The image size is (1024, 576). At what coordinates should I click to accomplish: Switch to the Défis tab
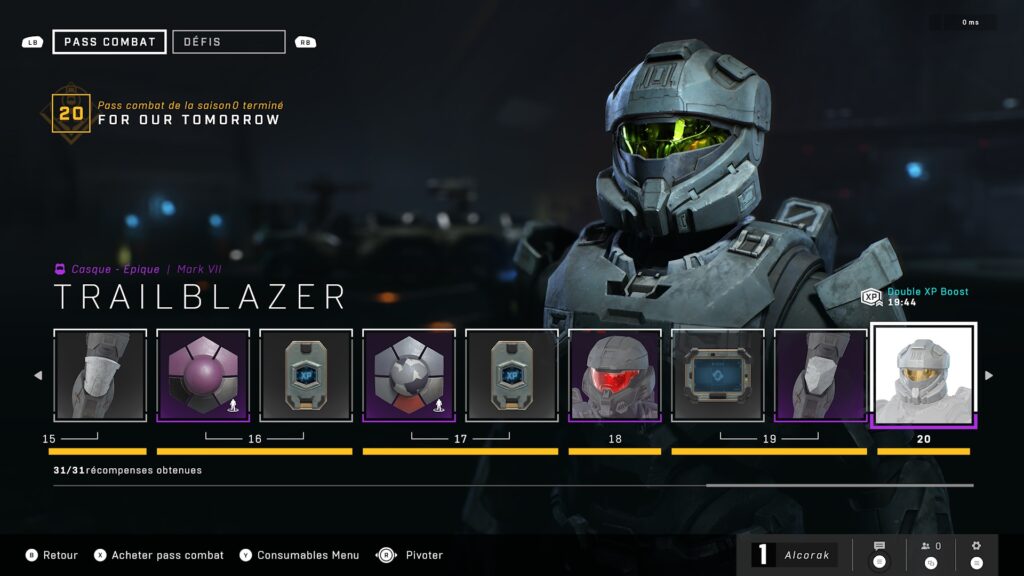tap(228, 42)
